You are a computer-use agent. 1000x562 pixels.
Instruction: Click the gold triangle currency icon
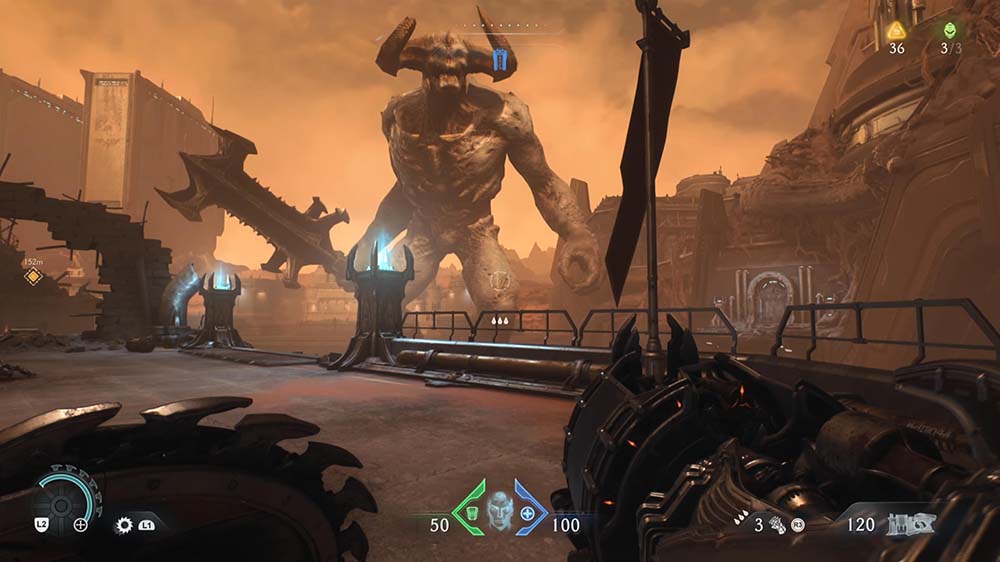[x=896, y=30]
